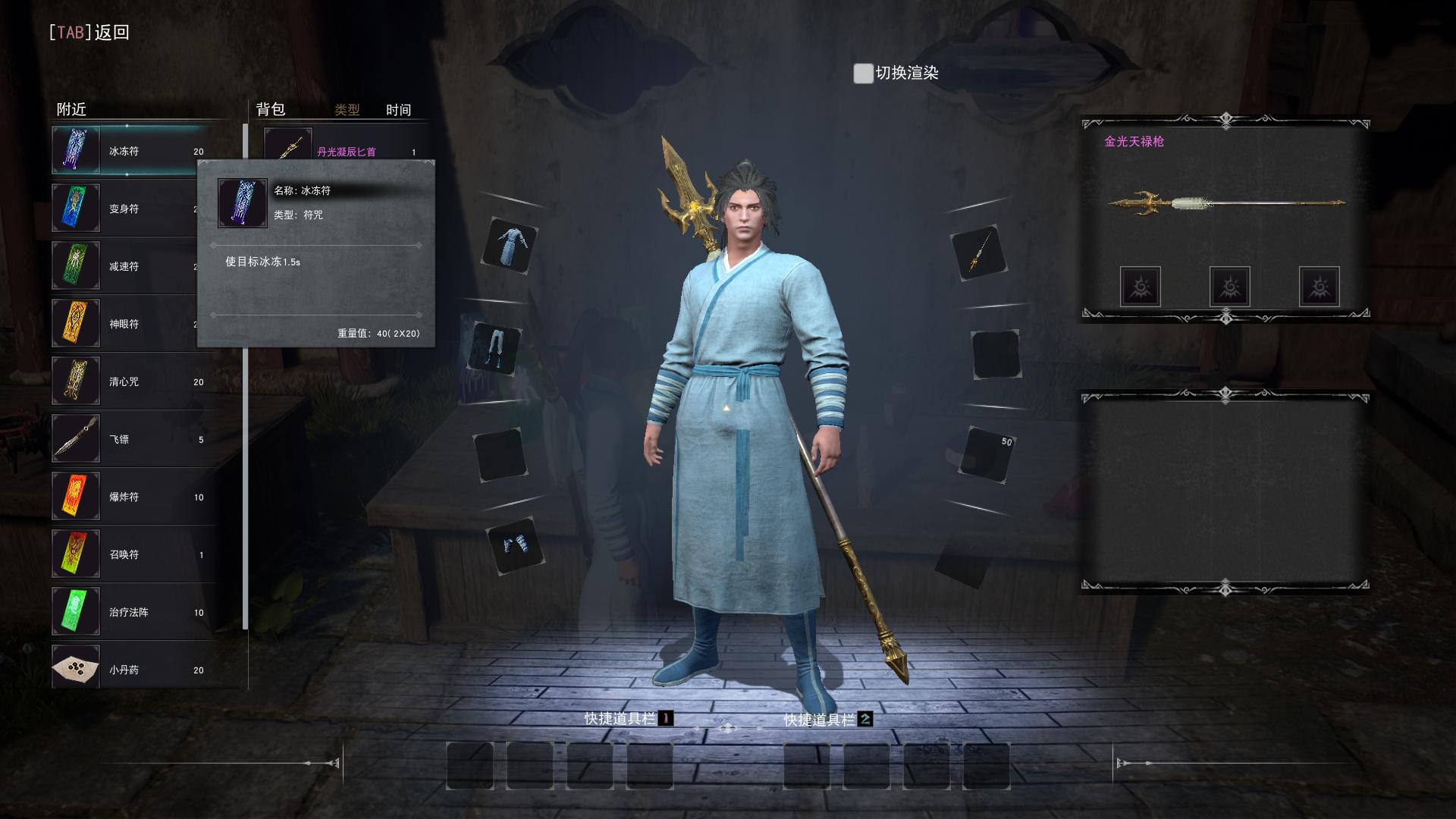
Task: Select the green 减速符 talisman
Action: coord(123,266)
